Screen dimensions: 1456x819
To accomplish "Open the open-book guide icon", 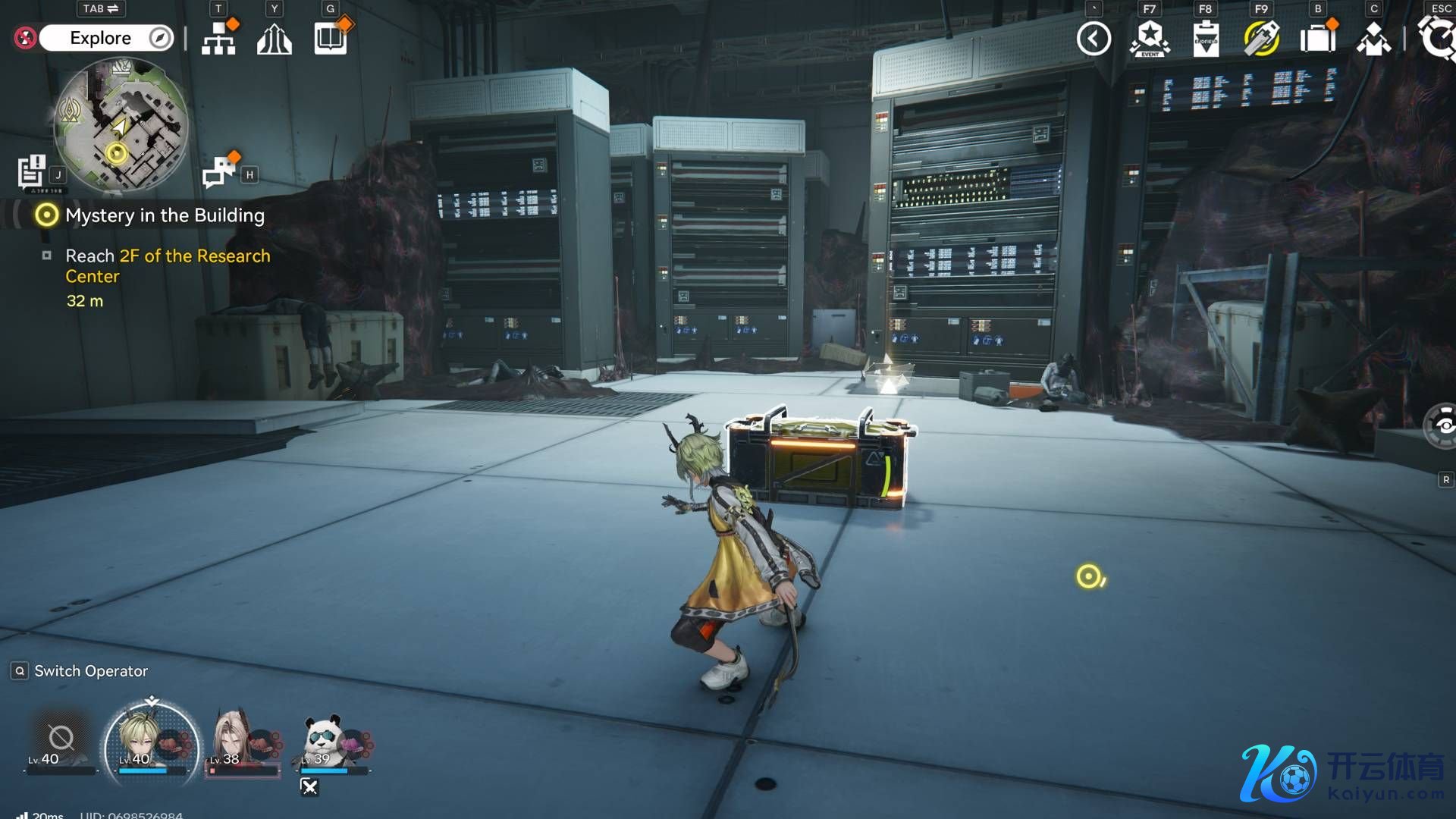I will coord(331,38).
